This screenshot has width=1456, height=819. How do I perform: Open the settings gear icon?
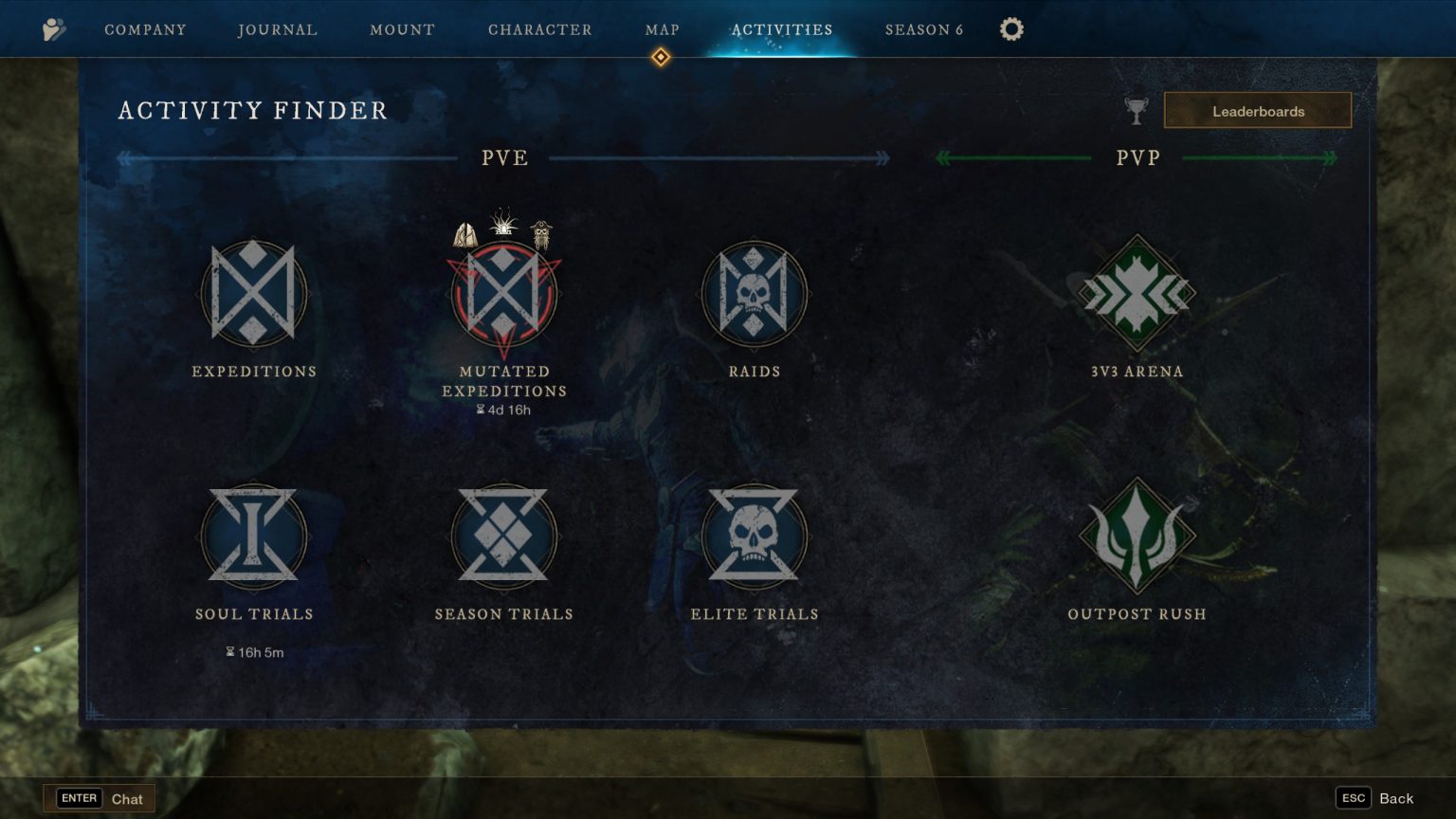click(x=1011, y=29)
